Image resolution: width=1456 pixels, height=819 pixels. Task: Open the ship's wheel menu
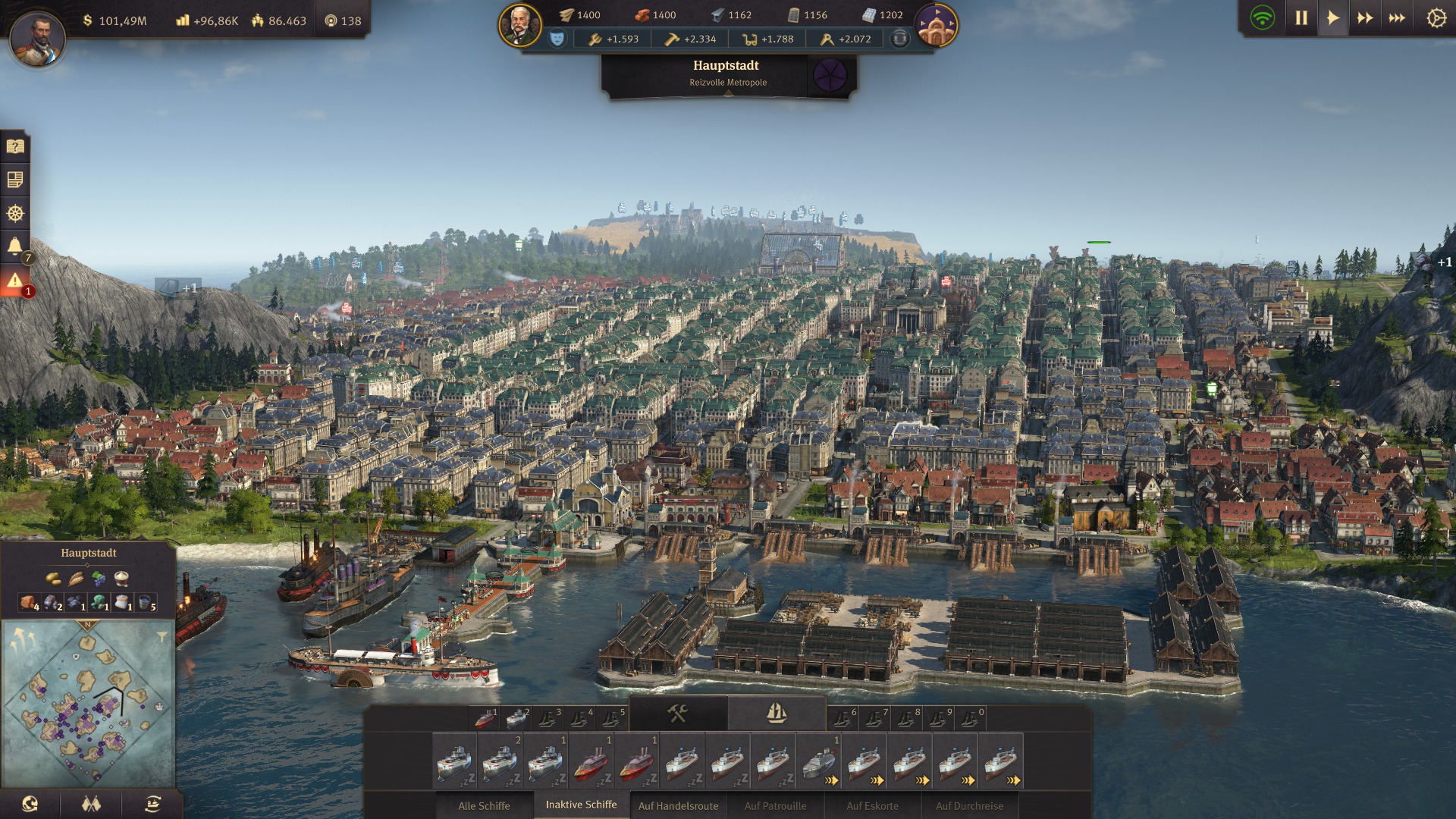15,213
